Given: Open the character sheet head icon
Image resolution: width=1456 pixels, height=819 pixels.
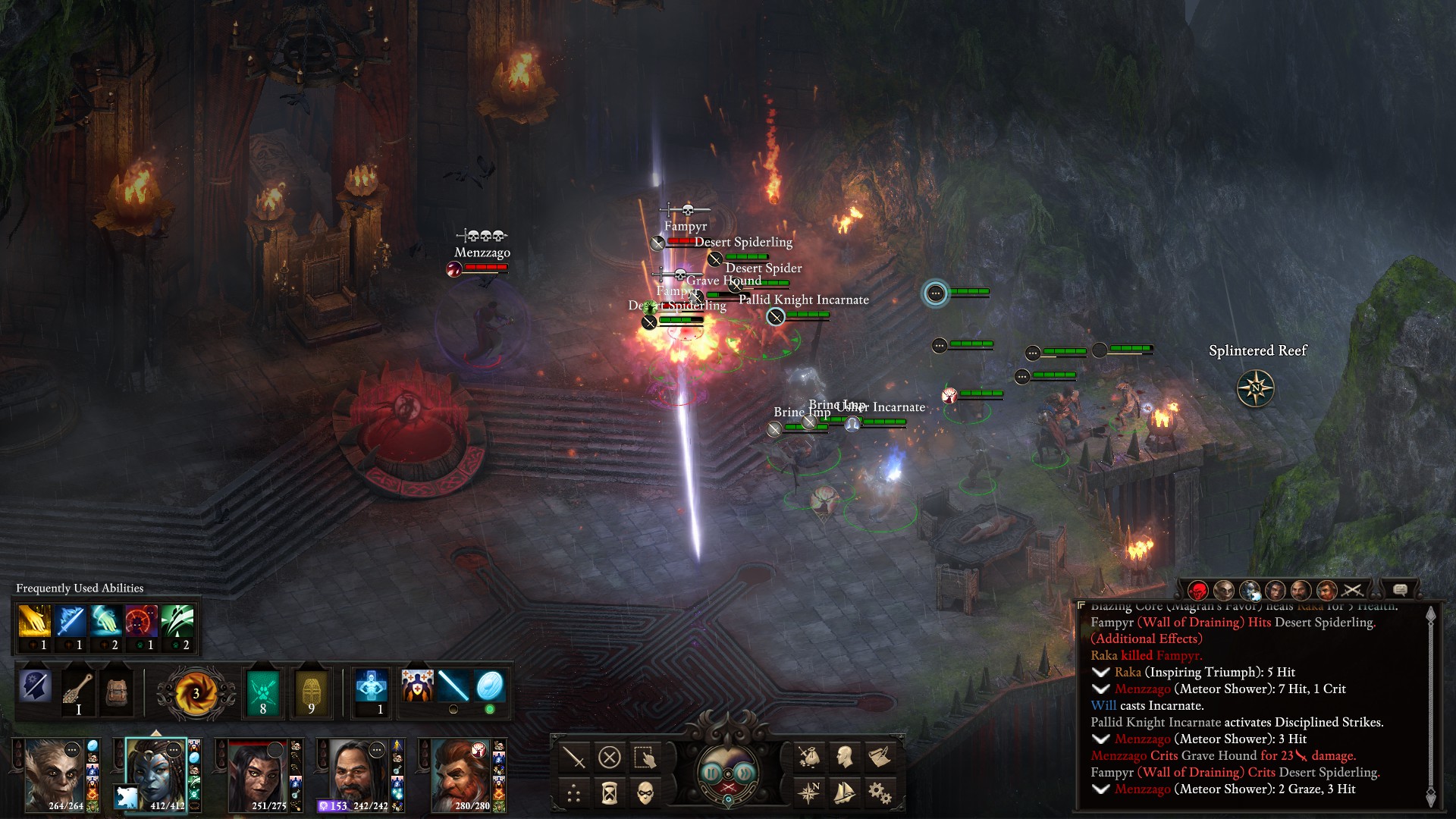Looking at the screenshot, I should 844,756.
